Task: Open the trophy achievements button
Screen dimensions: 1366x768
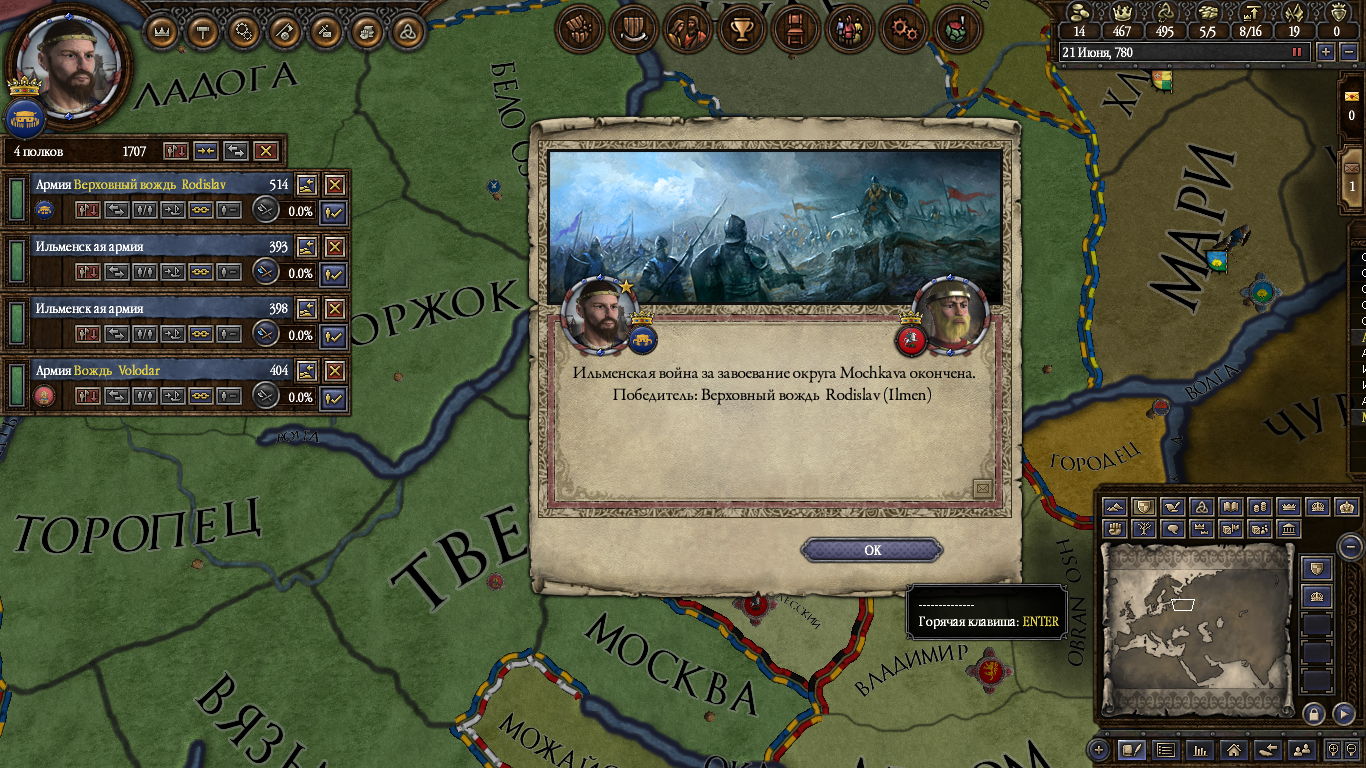Action: click(741, 30)
